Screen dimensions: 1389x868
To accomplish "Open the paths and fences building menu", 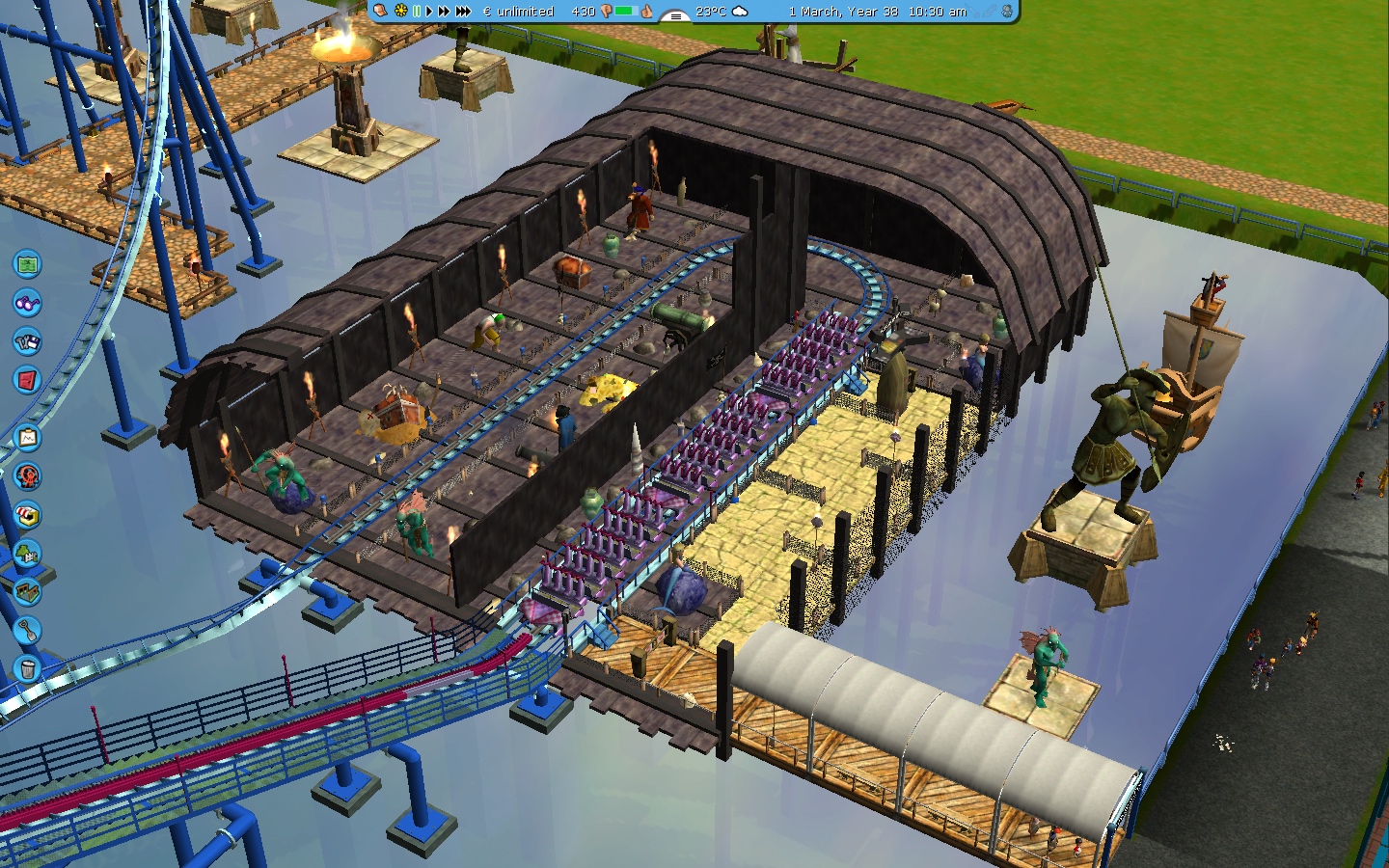I will (x=27, y=589).
